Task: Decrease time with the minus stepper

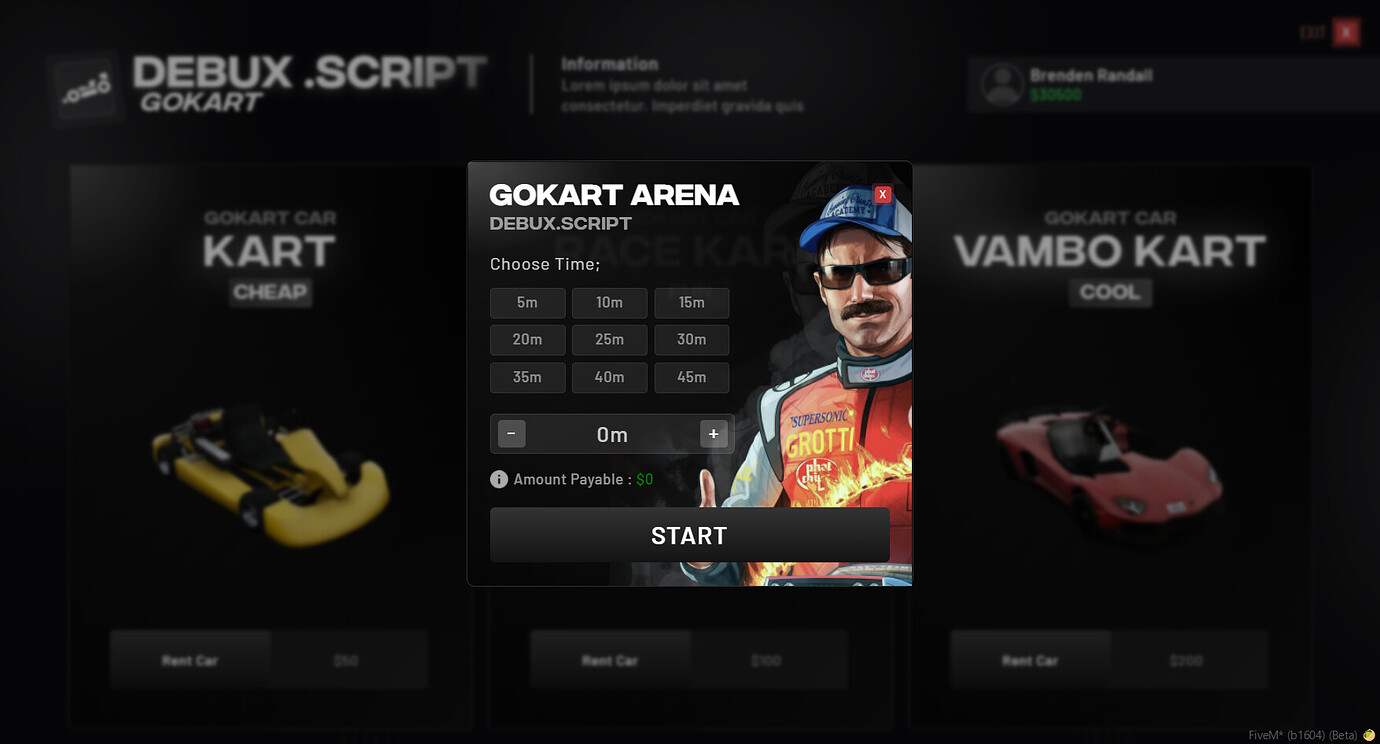Action: coord(510,434)
